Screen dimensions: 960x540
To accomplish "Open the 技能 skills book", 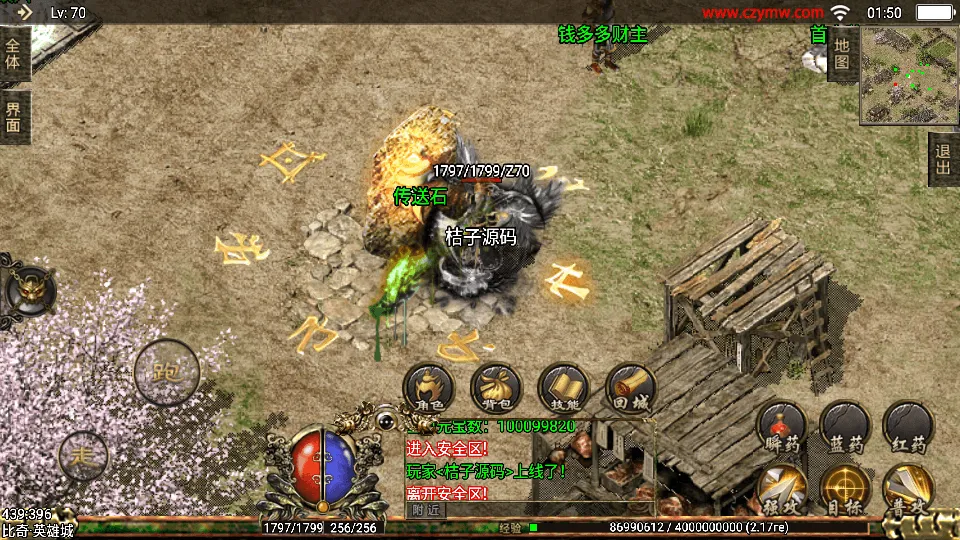I will pos(563,388).
